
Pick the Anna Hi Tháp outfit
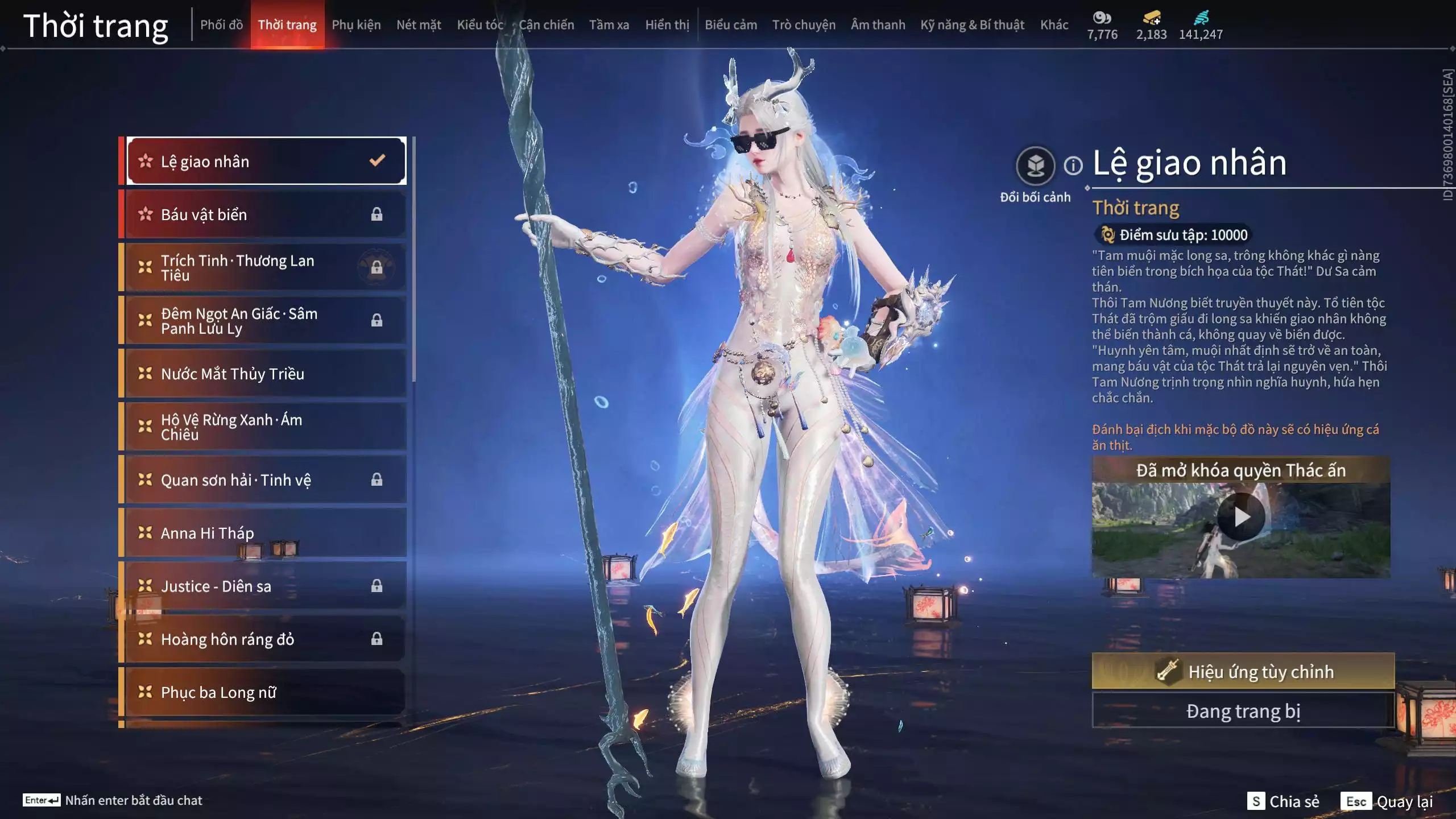tap(266, 533)
